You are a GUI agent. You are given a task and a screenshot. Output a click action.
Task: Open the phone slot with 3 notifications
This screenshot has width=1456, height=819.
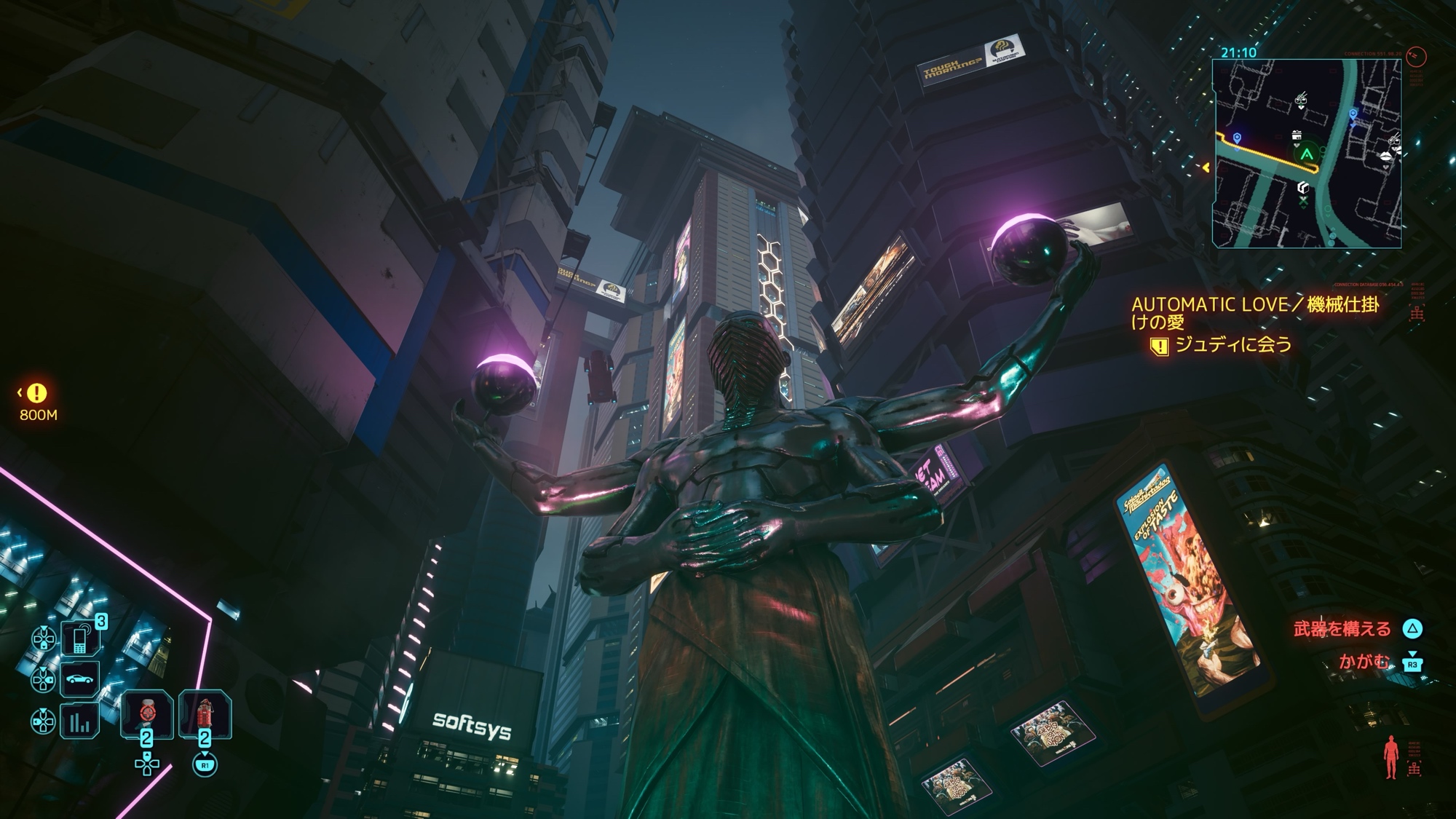click(x=79, y=638)
